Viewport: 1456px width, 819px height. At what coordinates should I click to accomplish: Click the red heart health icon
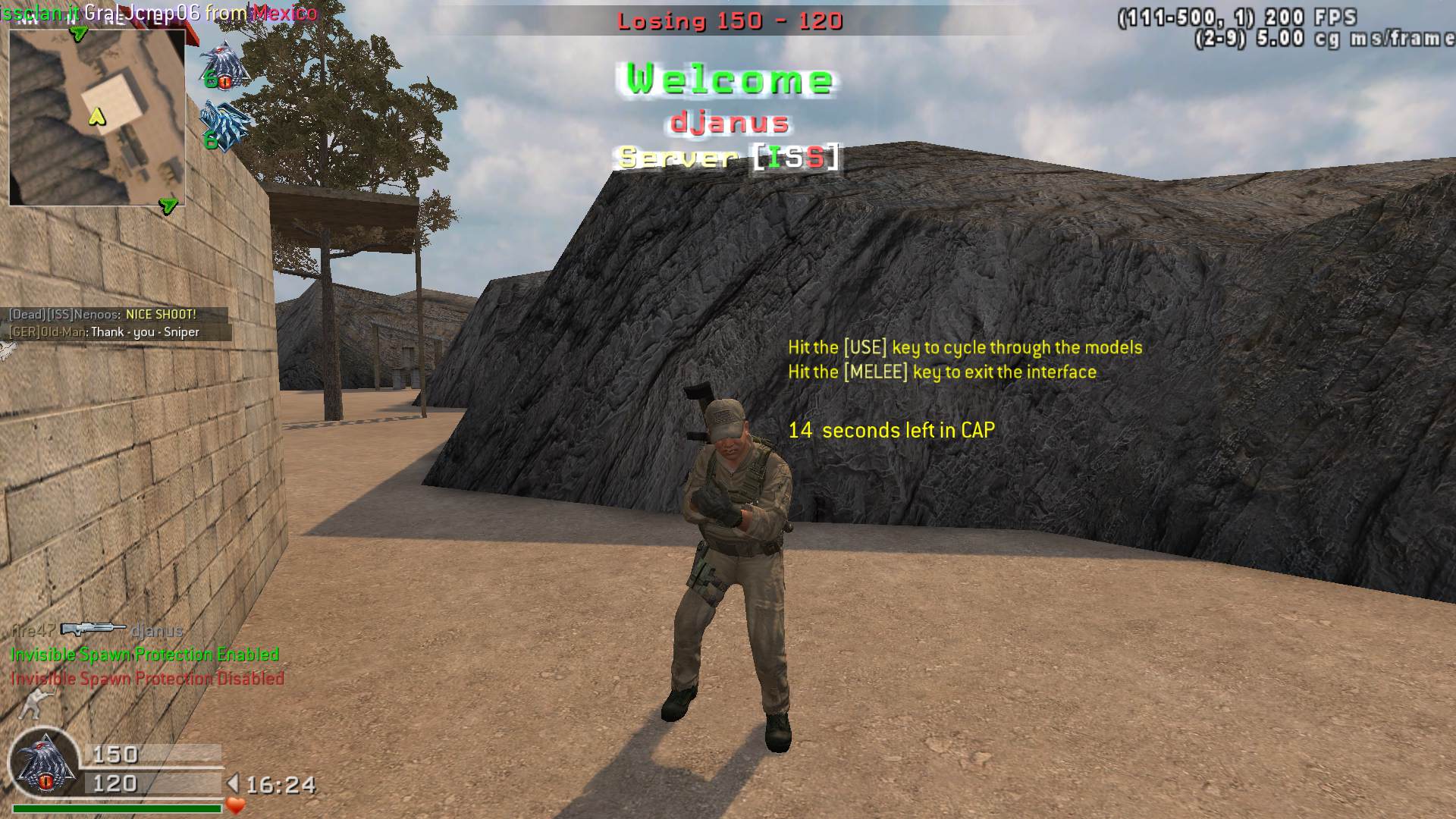(236, 805)
